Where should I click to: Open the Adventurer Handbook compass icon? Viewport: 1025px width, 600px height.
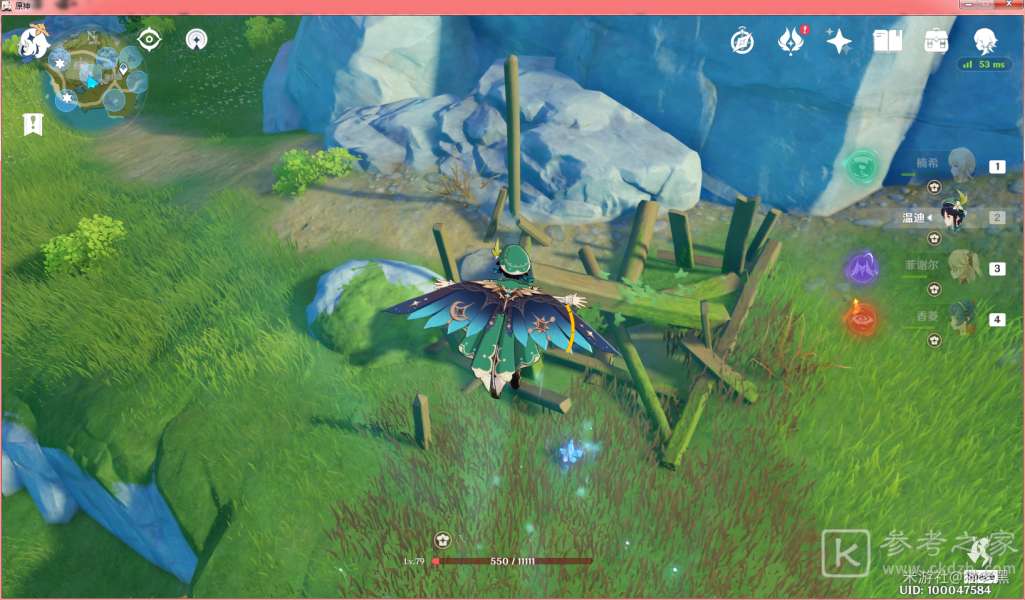click(742, 42)
